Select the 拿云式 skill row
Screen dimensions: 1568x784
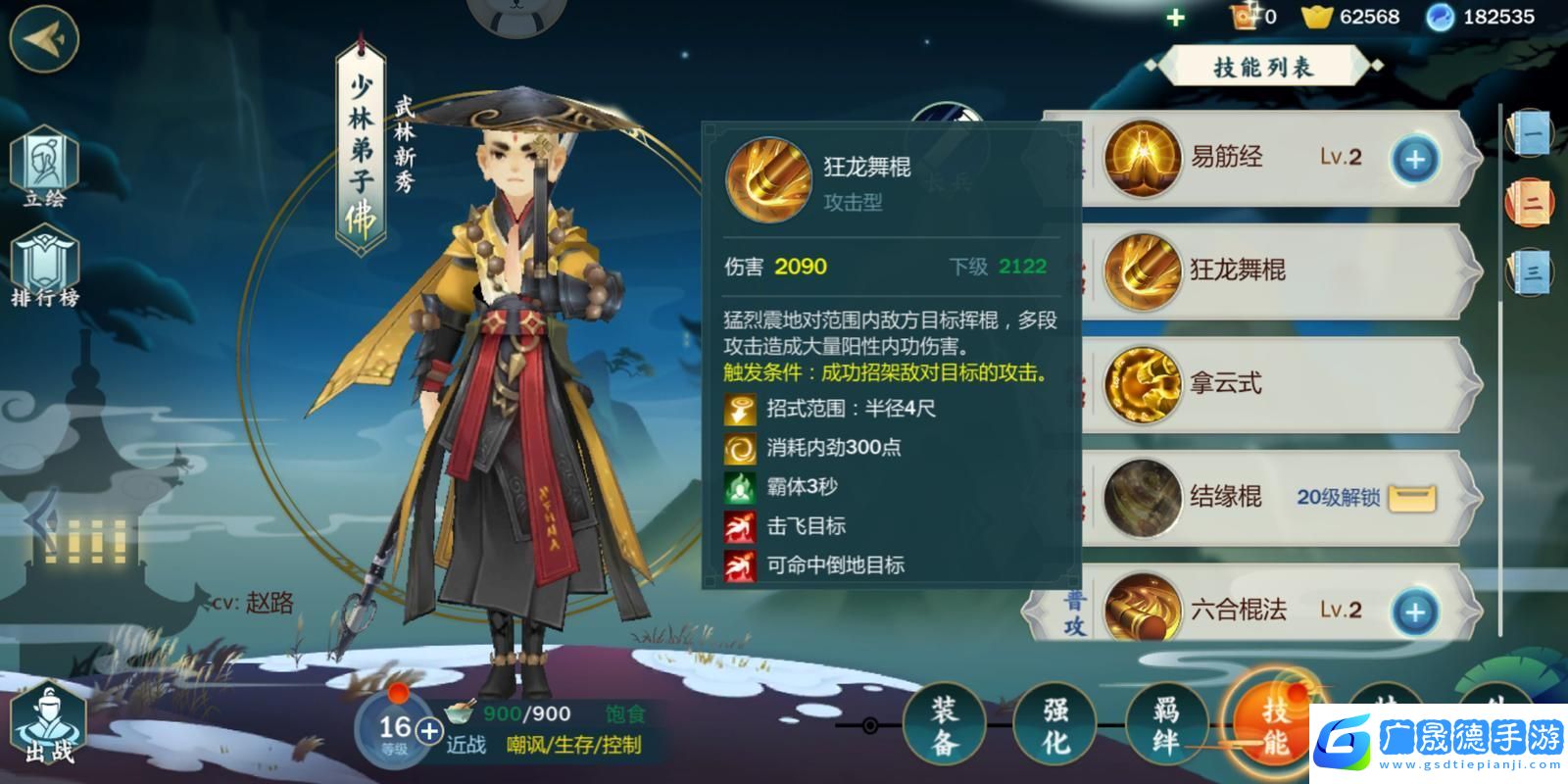click(x=1274, y=384)
